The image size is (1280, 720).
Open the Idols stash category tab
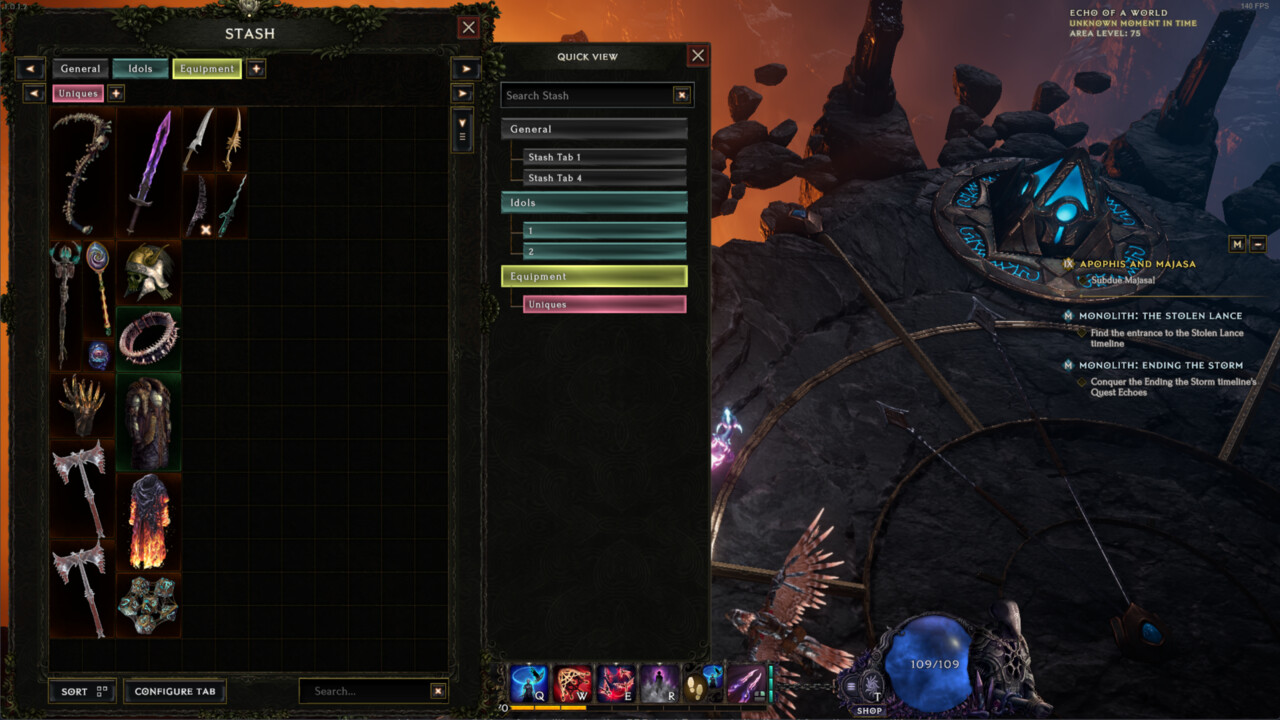[x=140, y=69]
